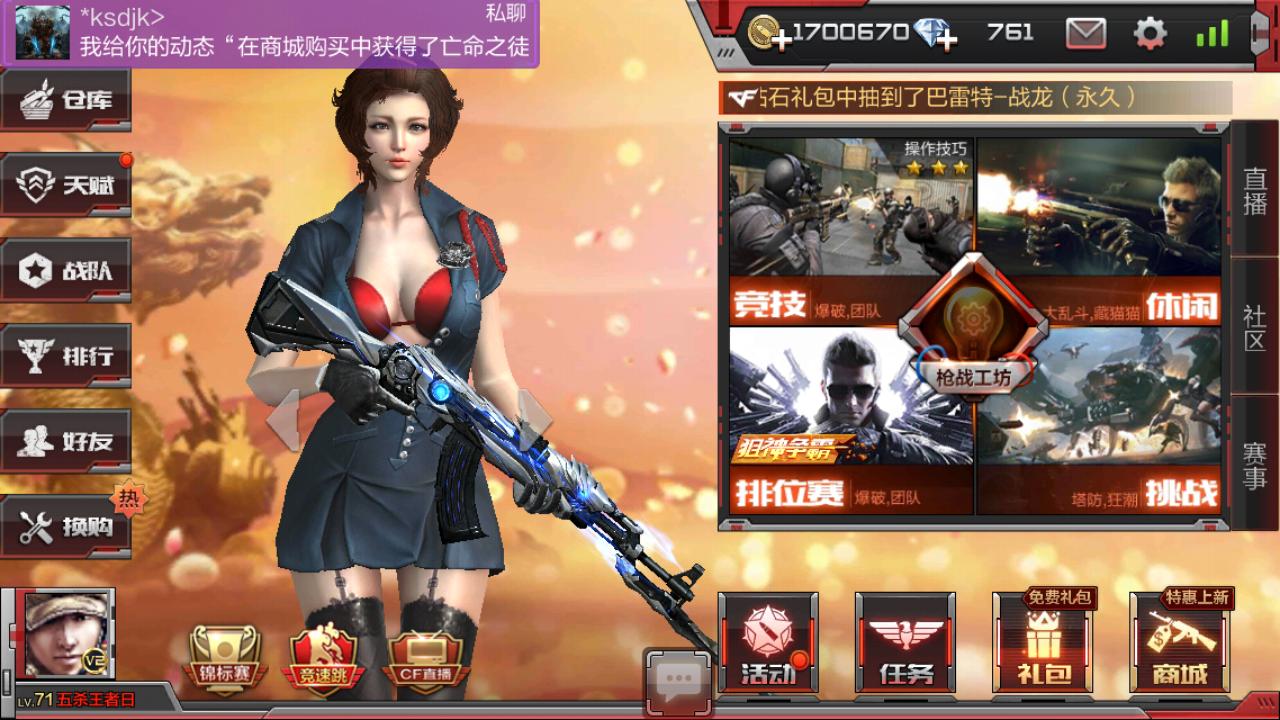The image size is (1280, 720).
Task: Open the 仓库 warehouse panel
Action: 66,99
